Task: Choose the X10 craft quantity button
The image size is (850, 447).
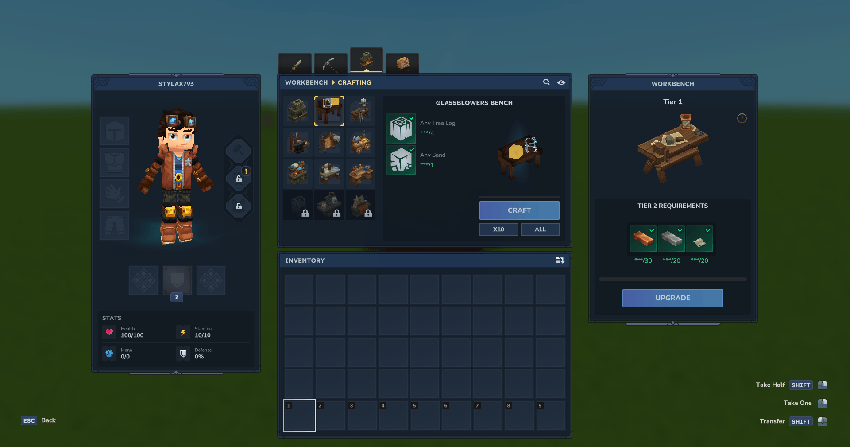Action: point(498,229)
